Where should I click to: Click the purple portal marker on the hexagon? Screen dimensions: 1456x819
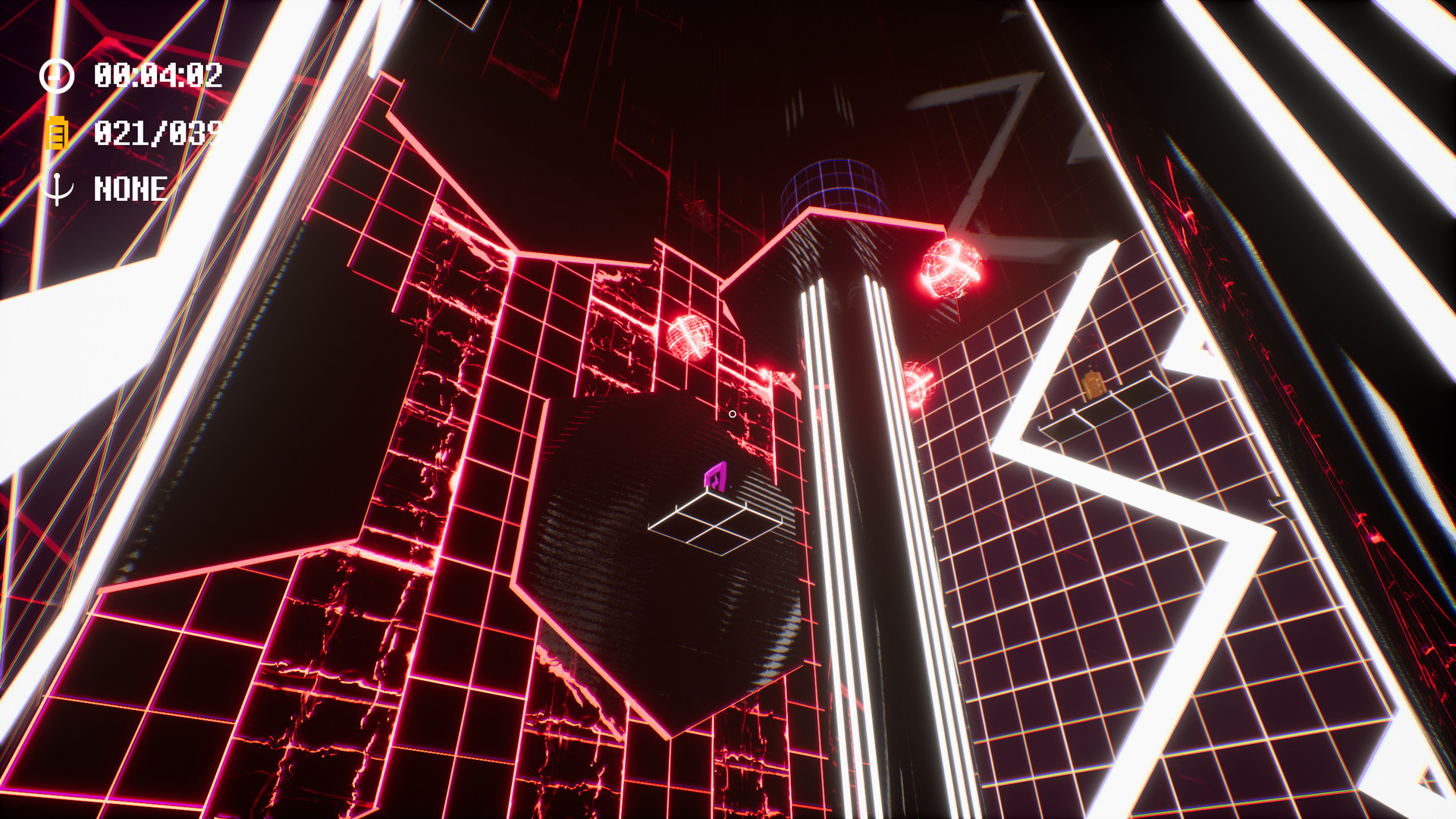tap(716, 475)
